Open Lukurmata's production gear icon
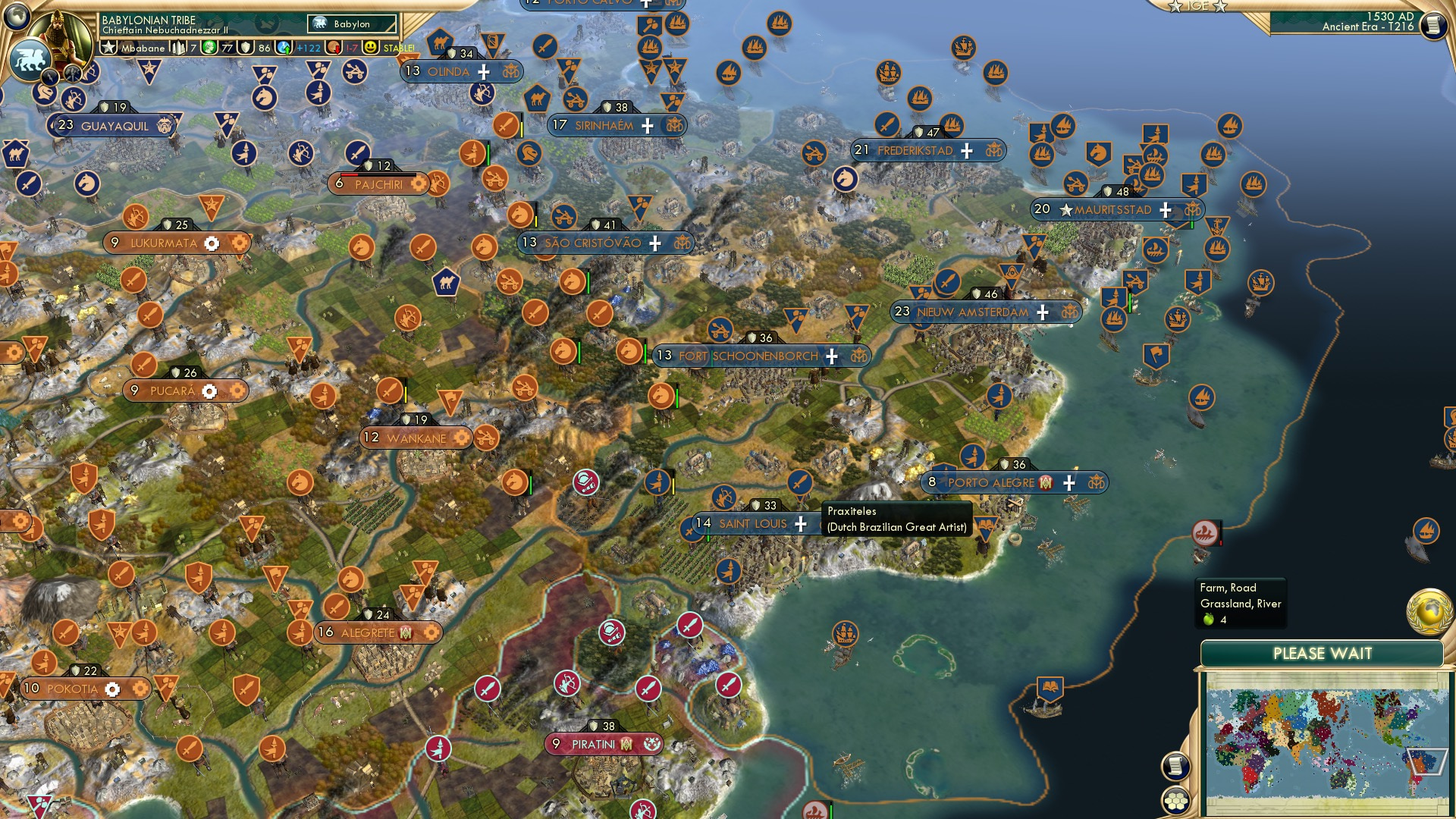This screenshot has height=819, width=1456. click(213, 244)
